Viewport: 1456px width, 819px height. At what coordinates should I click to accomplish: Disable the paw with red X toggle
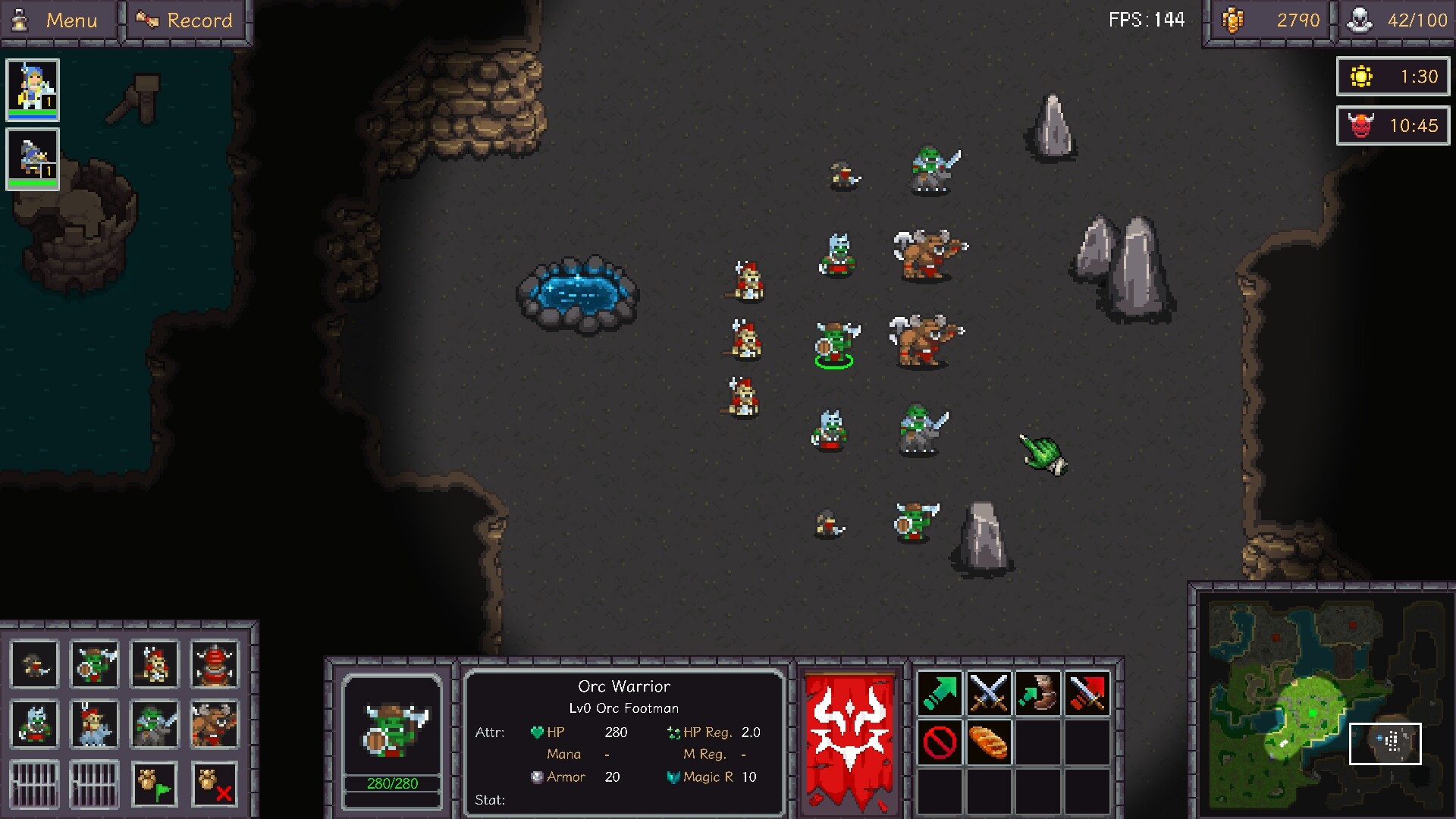(214, 783)
